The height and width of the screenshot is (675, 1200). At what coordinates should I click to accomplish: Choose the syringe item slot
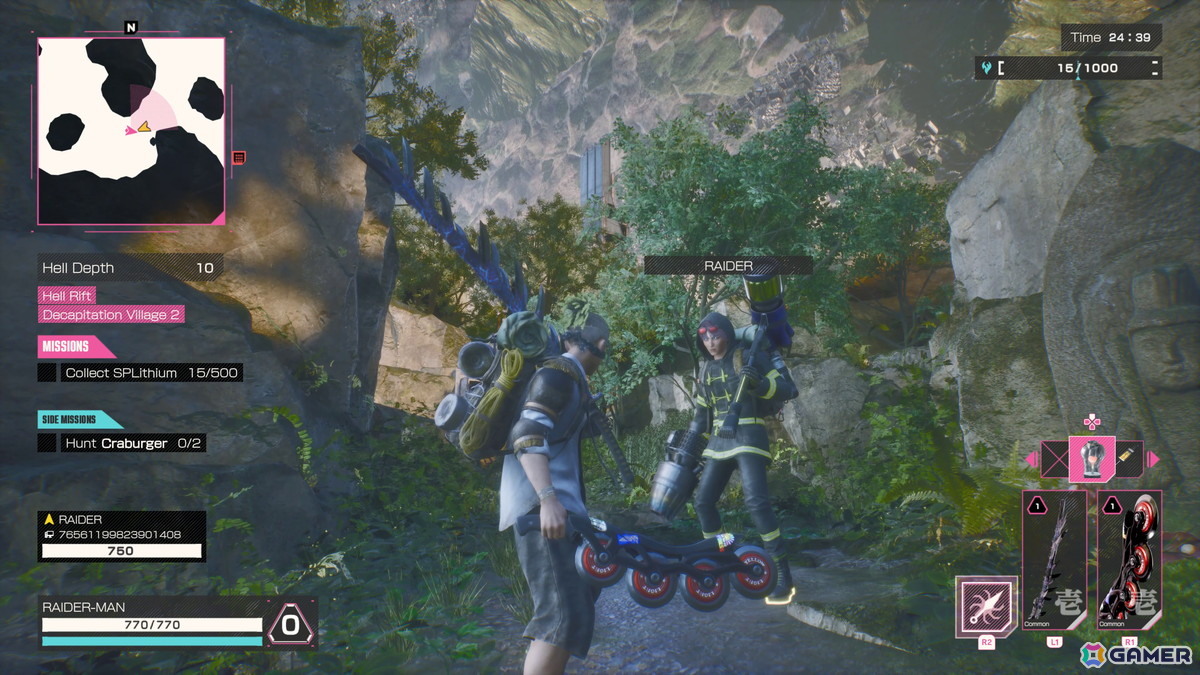click(1129, 459)
